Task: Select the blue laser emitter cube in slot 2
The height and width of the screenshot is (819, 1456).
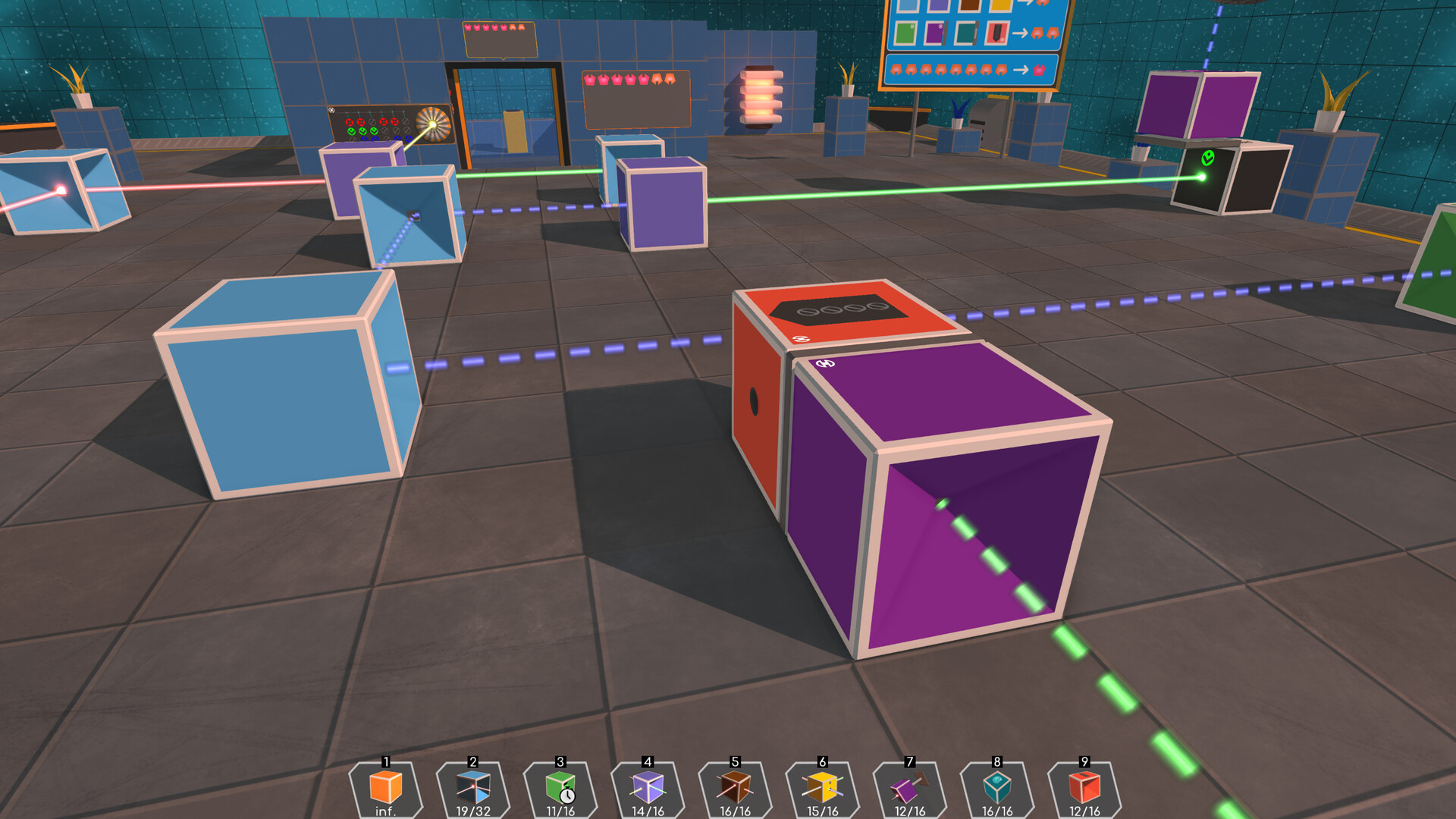Action: tap(472, 789)
